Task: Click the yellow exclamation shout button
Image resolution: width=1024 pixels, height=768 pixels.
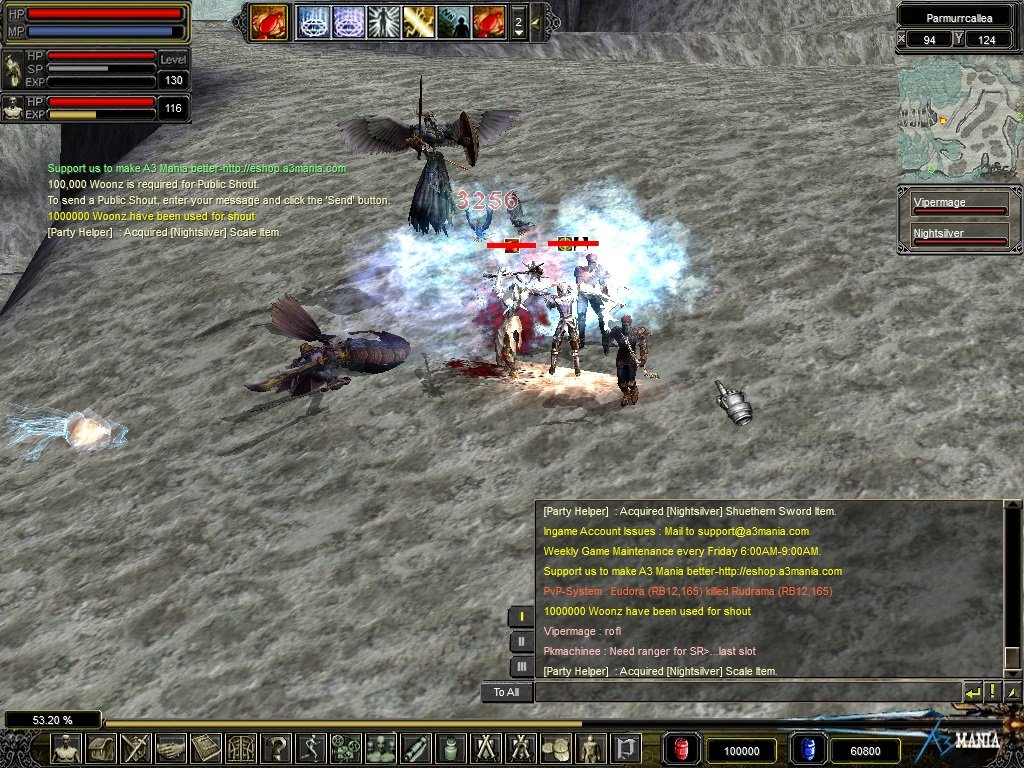Action: [993, 692]
